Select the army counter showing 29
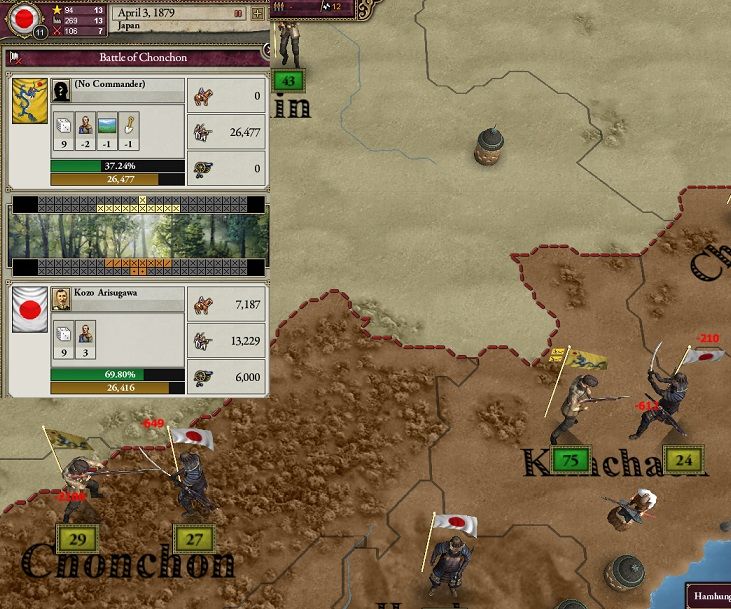This screenshot has height=609, width=731. point(79,539)
